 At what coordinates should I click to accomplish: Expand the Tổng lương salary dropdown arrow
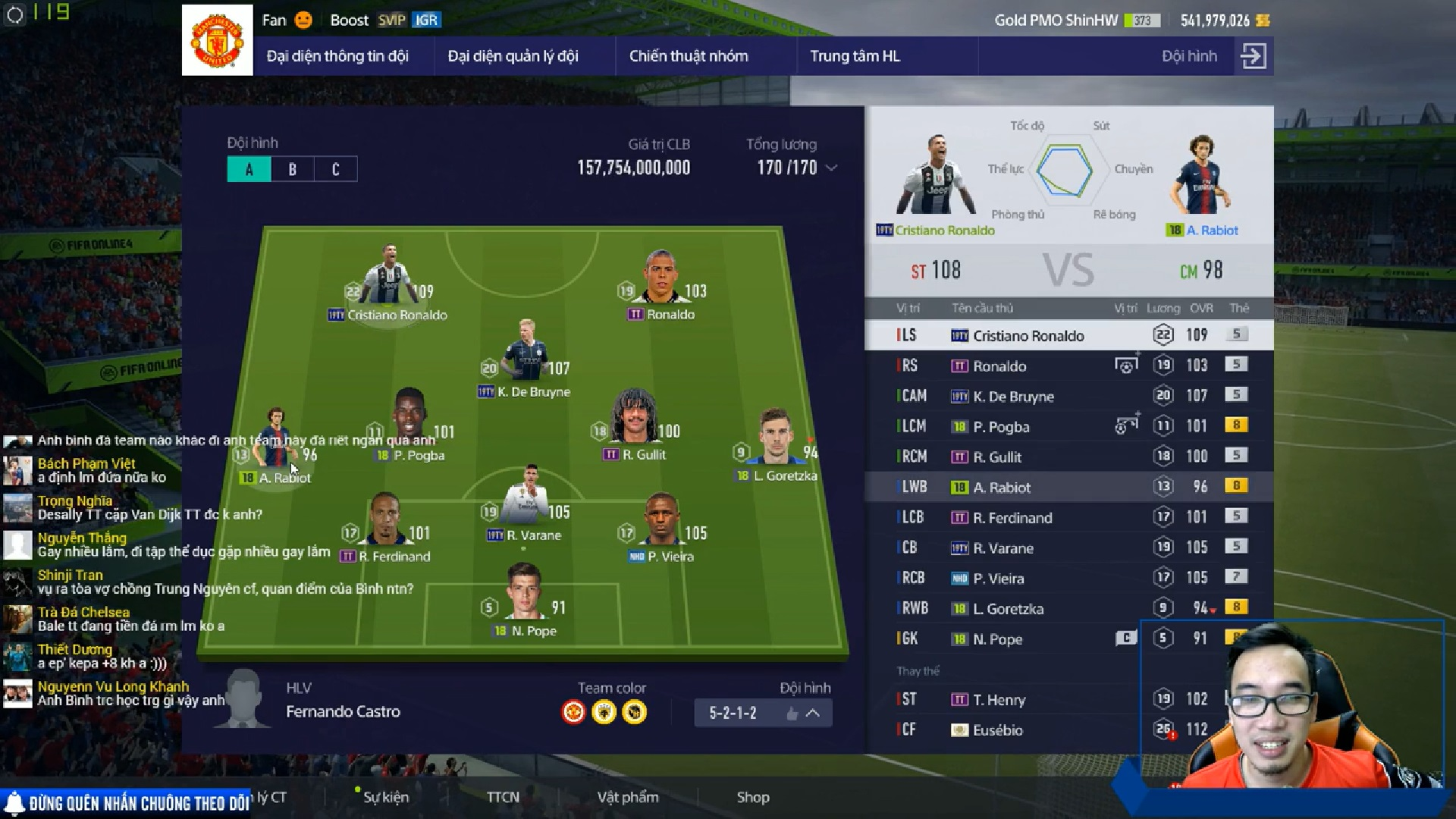(x=831, y=168)
